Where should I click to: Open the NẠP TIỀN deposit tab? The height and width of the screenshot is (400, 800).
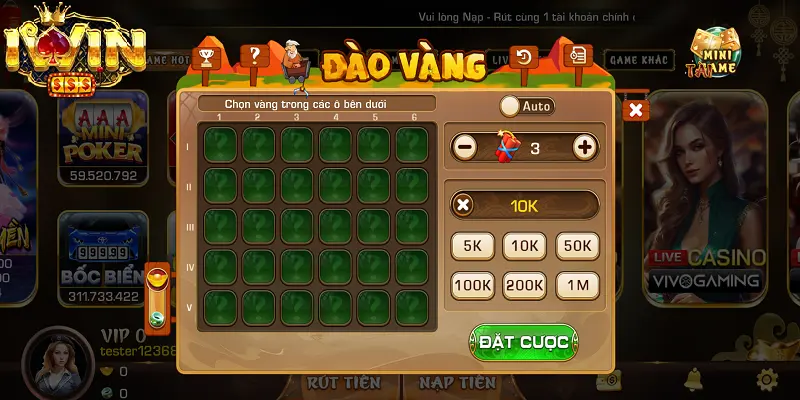tap(457, 382)
